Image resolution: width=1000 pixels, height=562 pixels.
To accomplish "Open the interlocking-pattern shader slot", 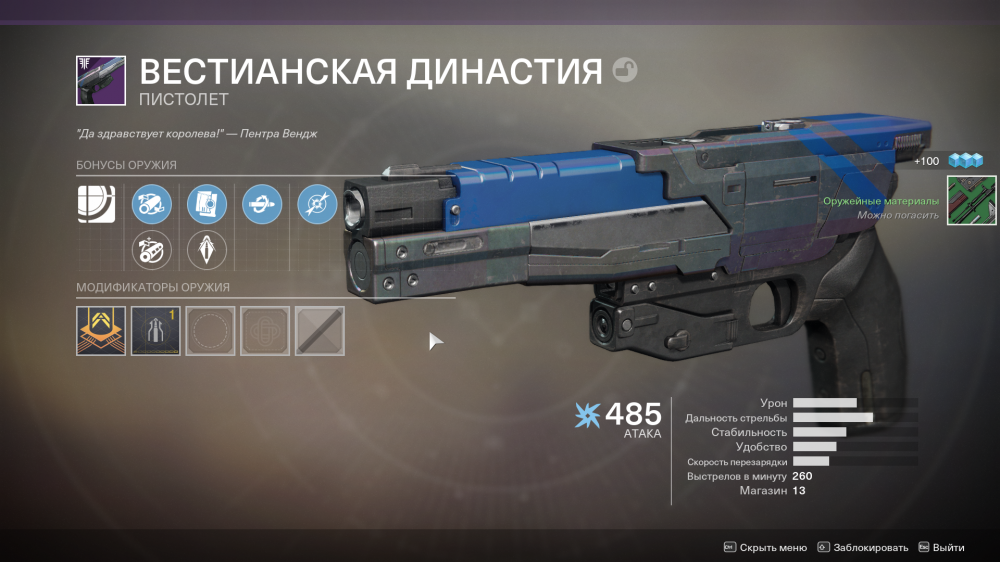I will tap(265, 331).
